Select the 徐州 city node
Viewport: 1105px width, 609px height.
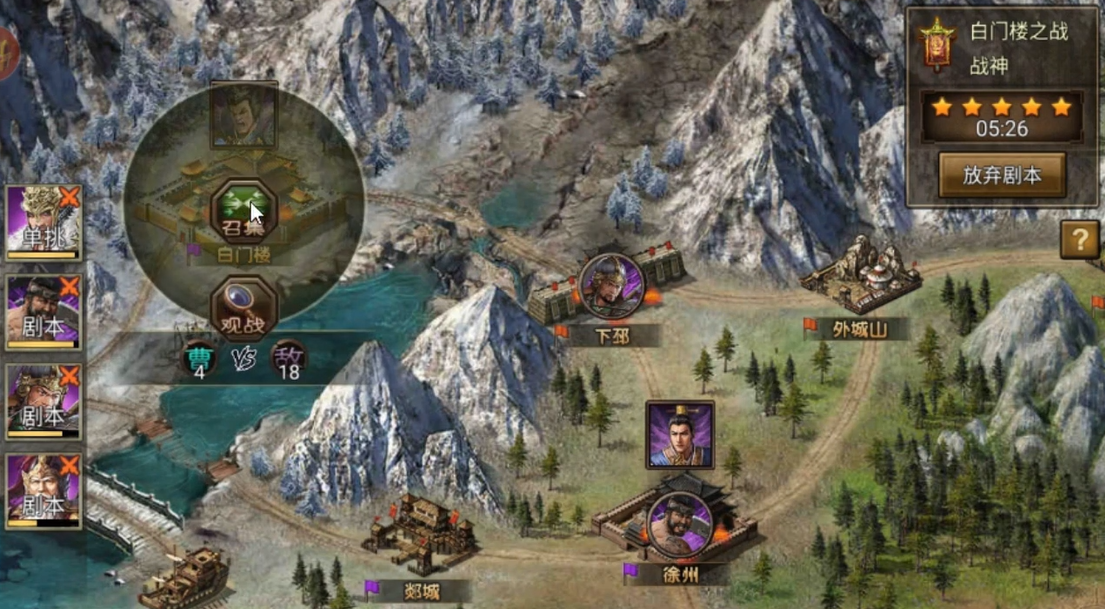tap(678, 524)
